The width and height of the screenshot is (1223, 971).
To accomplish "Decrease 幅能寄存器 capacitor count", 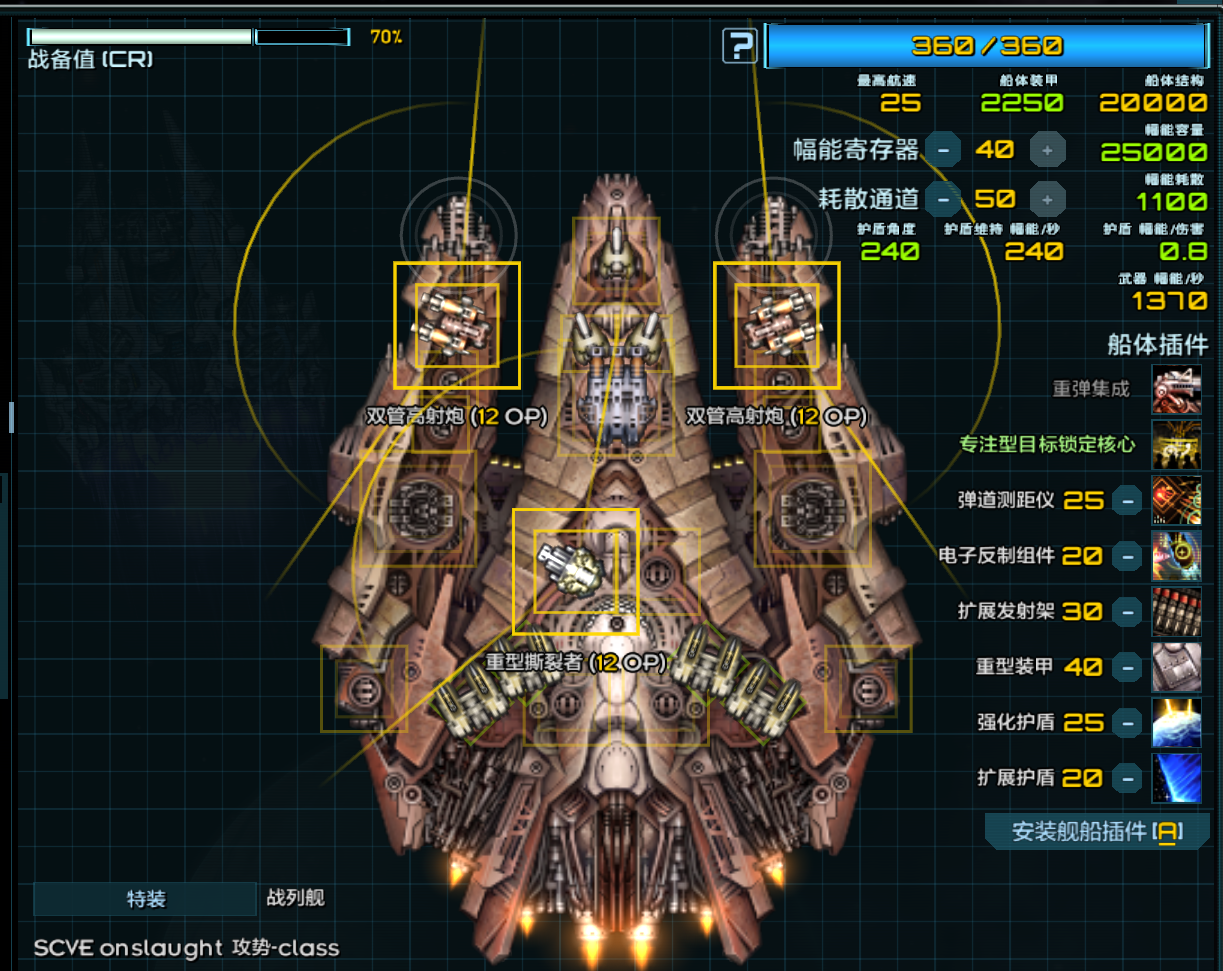I will (x=943, y=150).
